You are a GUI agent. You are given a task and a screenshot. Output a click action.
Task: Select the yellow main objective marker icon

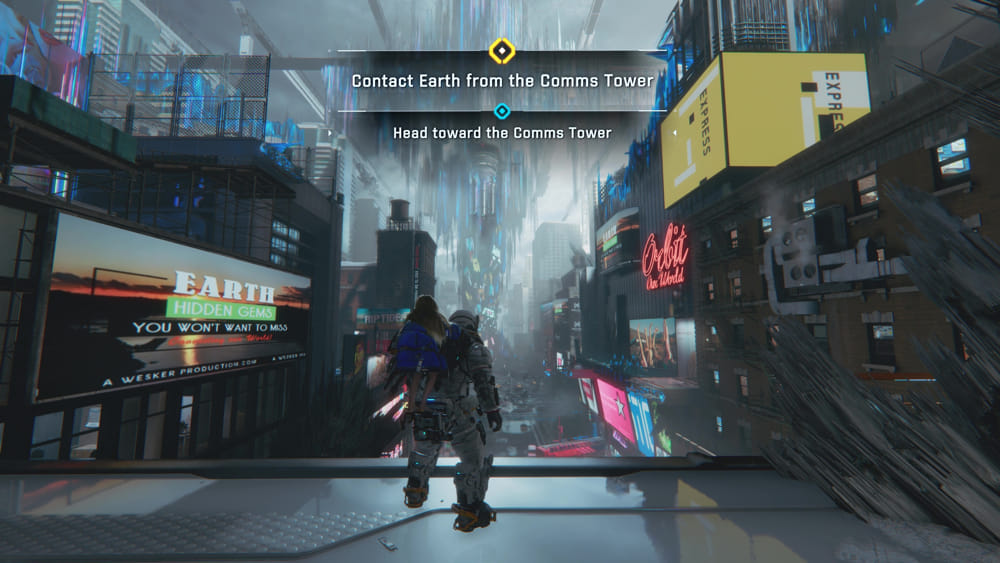point(501,50)
